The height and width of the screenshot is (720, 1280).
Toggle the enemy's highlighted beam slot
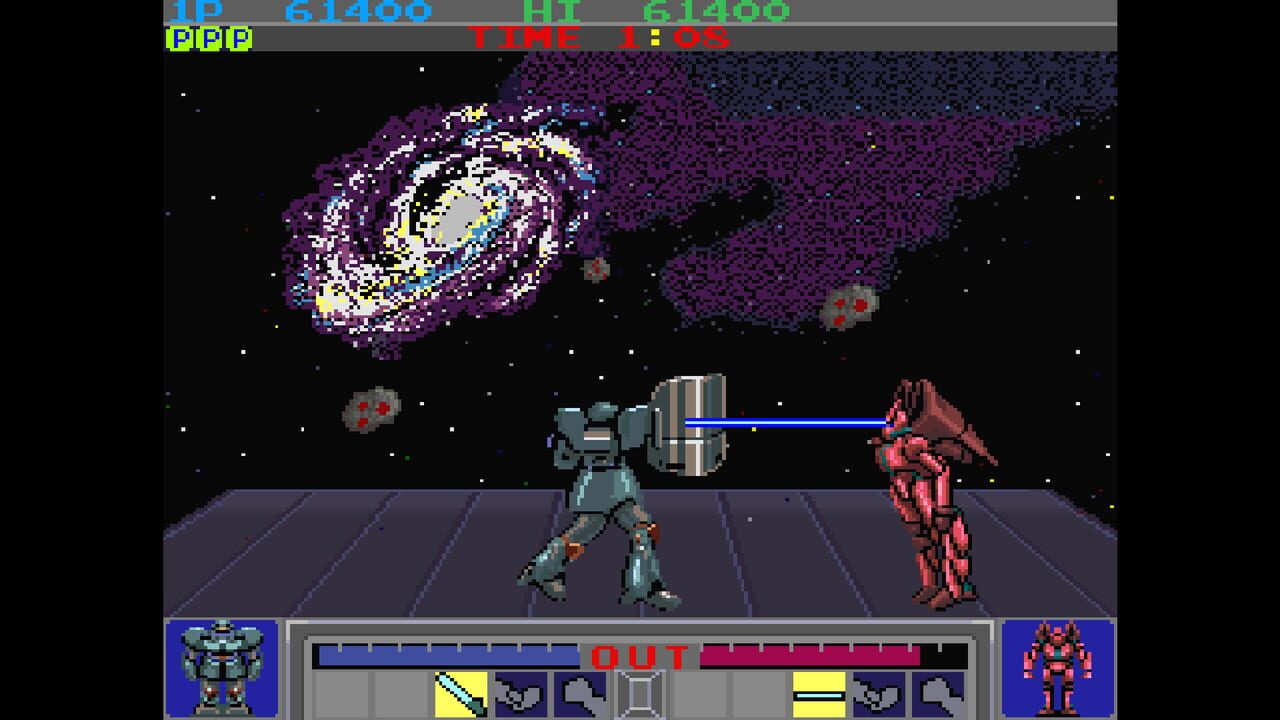[x=818, y=690]
